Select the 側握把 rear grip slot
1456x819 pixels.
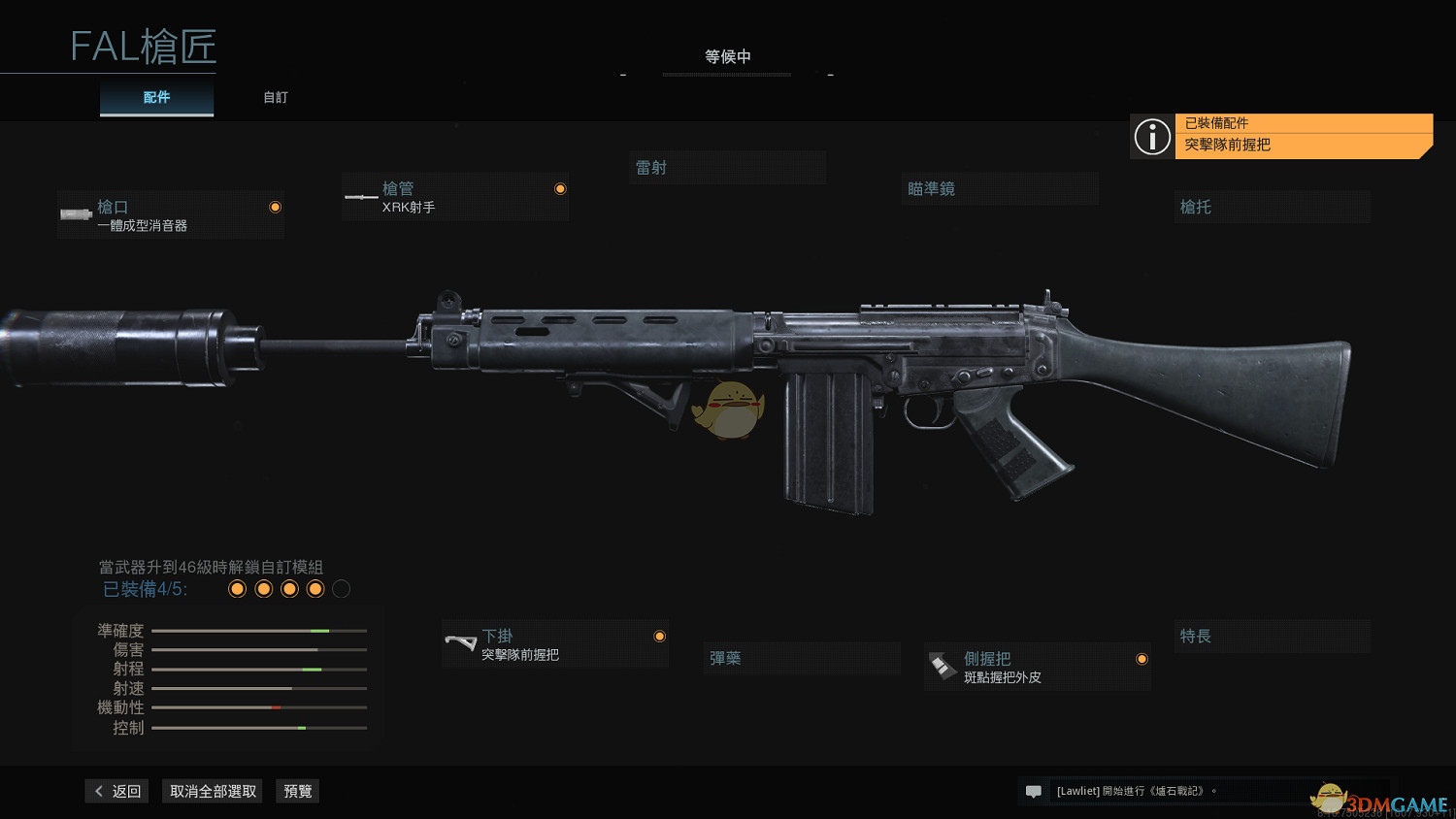[1038, 667]
